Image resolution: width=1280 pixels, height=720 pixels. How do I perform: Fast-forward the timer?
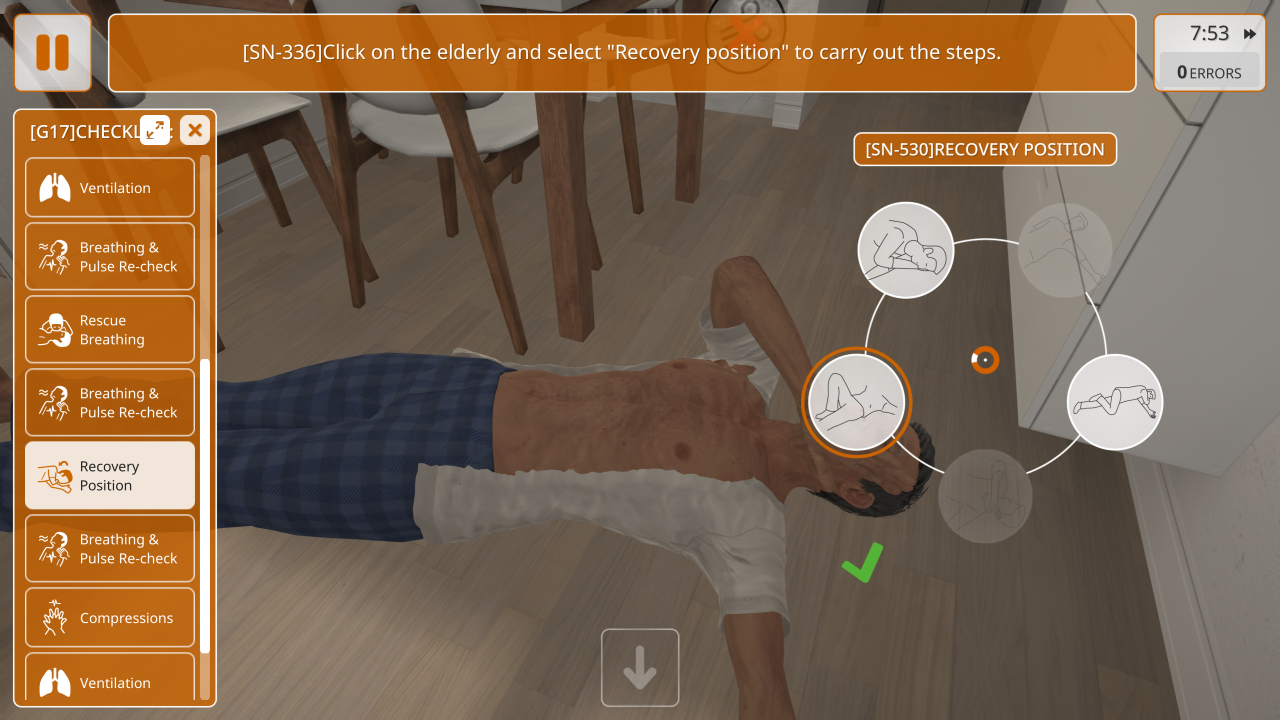(x=1250, y=34)
